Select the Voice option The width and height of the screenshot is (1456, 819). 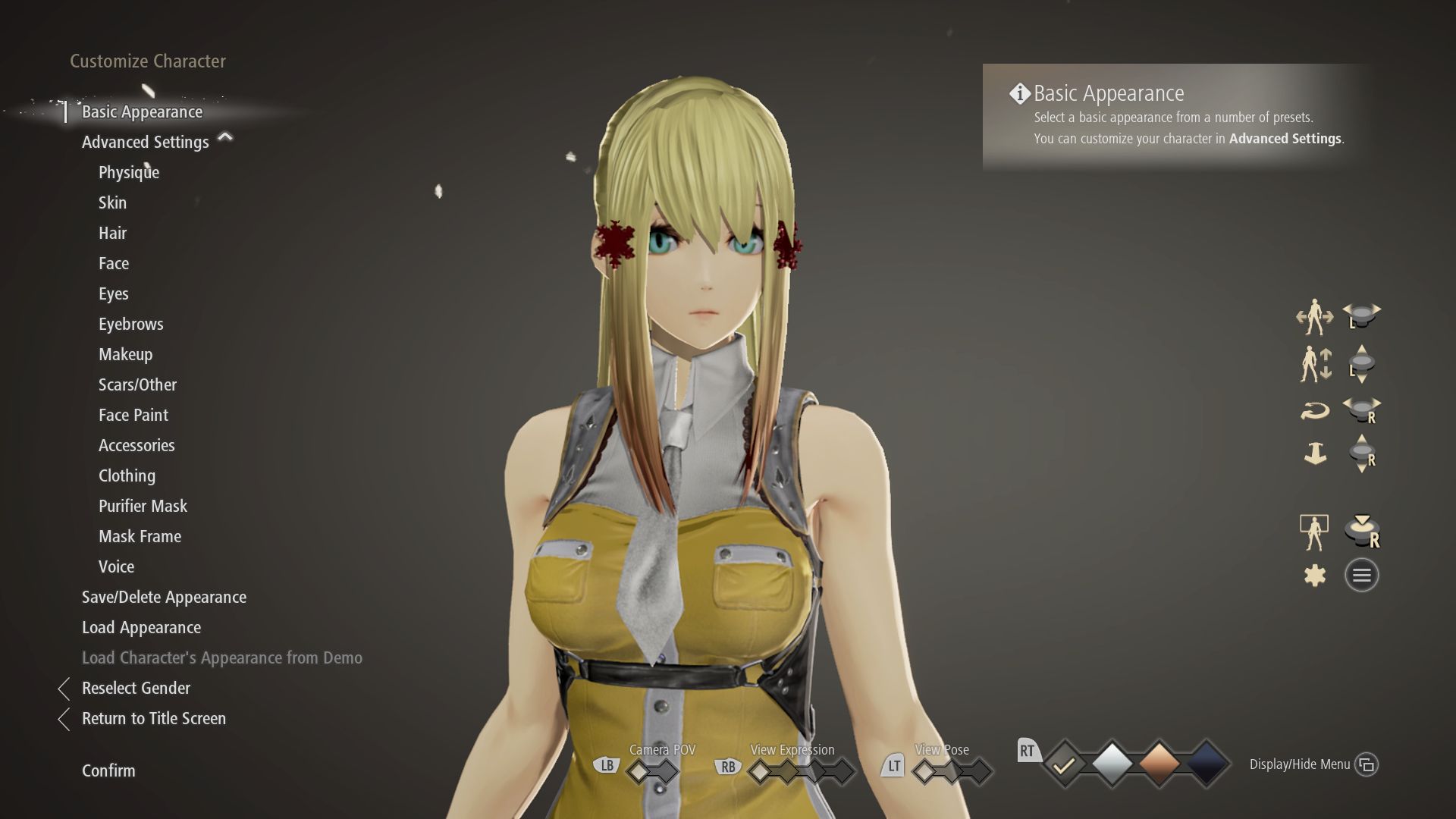(x=115, y=566)
